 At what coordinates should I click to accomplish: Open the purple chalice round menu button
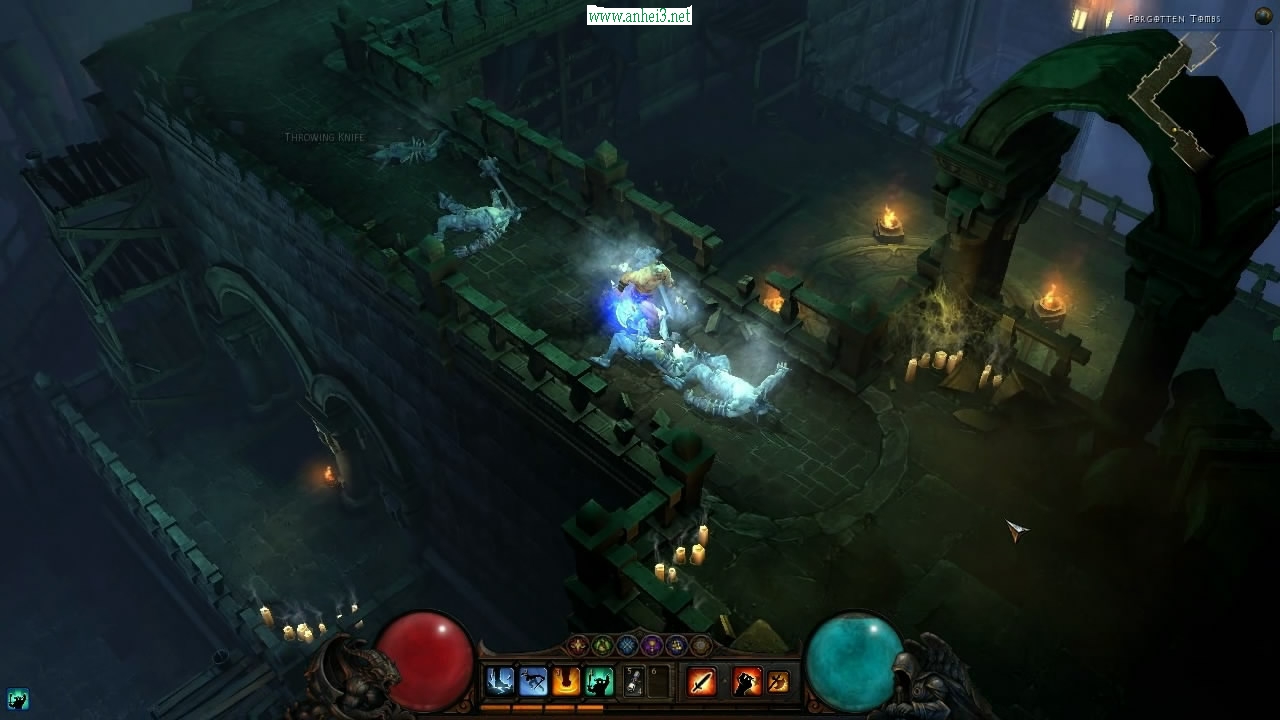click(652, 646)
